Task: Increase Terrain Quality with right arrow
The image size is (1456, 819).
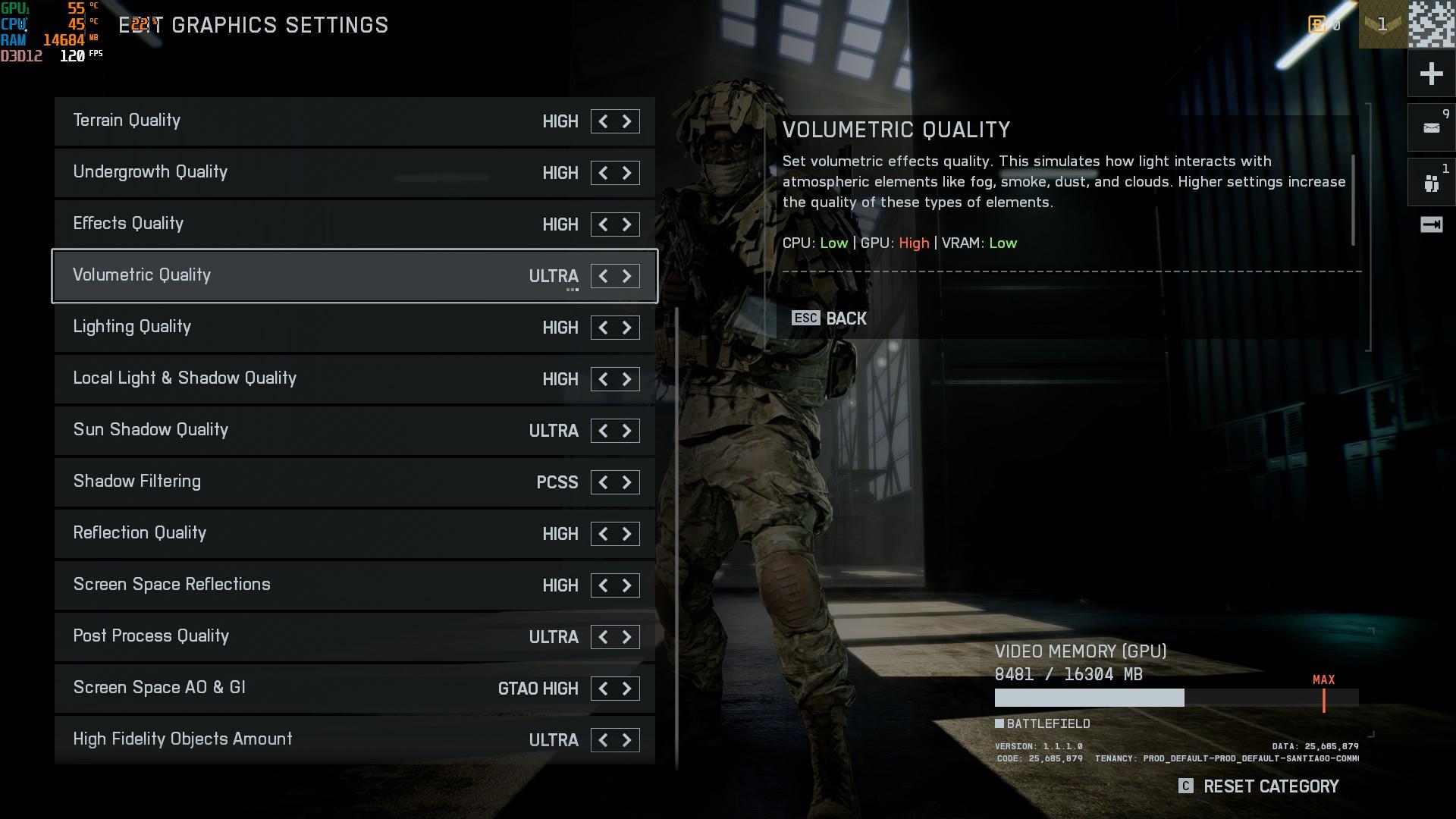Action: tap(627, 121)
